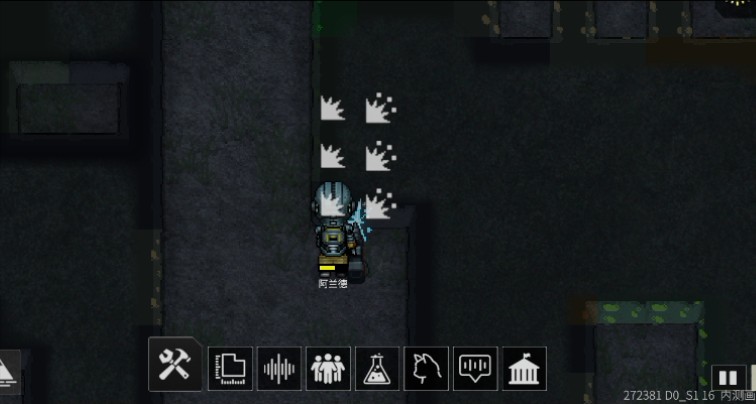
Task: Open the build tools menu (hammer and wrench)
Action: pos(175,365)
